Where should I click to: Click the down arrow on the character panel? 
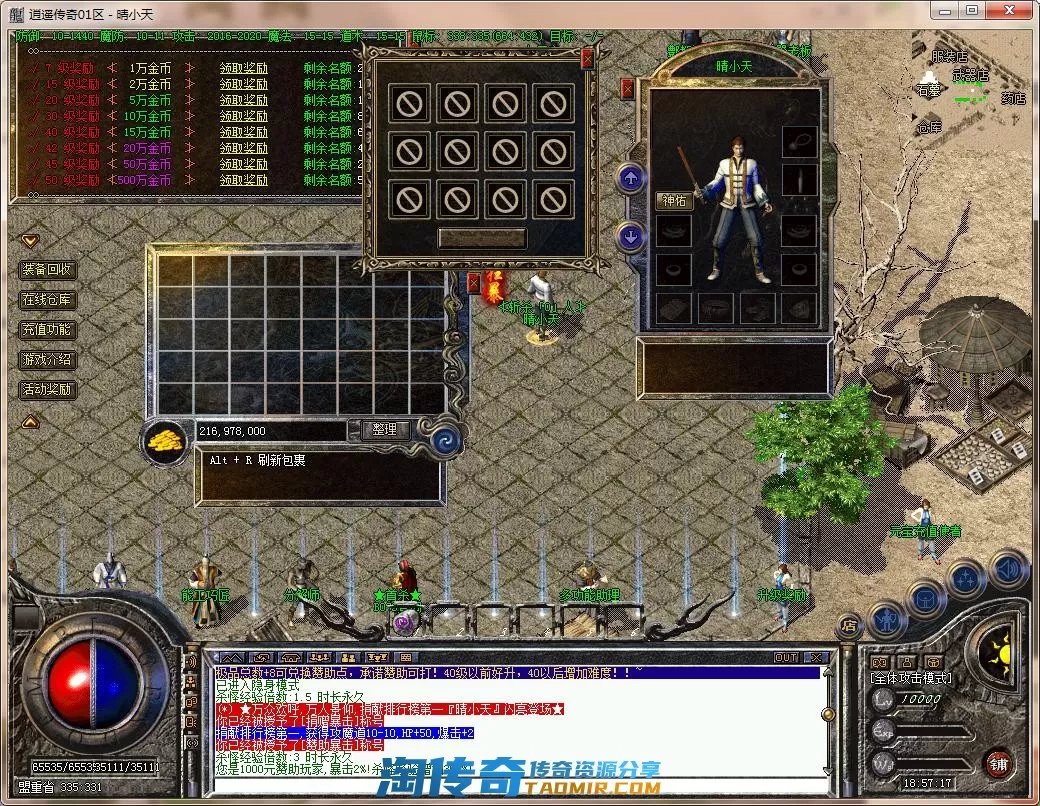point(630,237)
